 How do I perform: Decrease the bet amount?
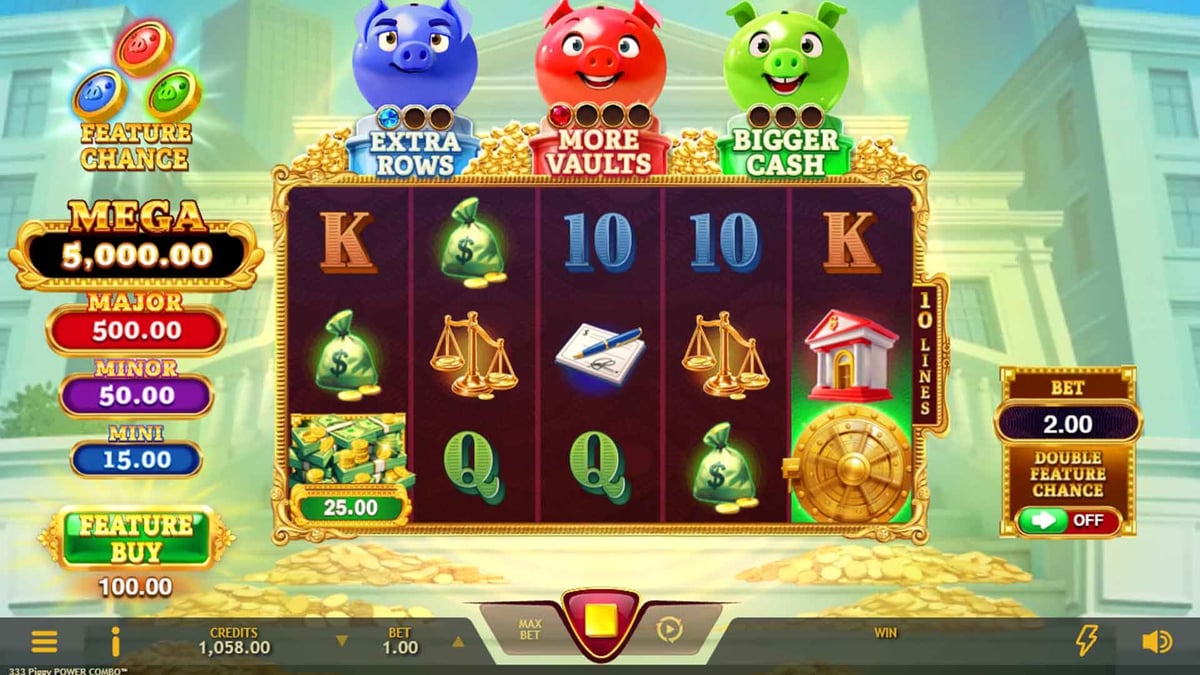pyautogui.click(x=342, y=641)
